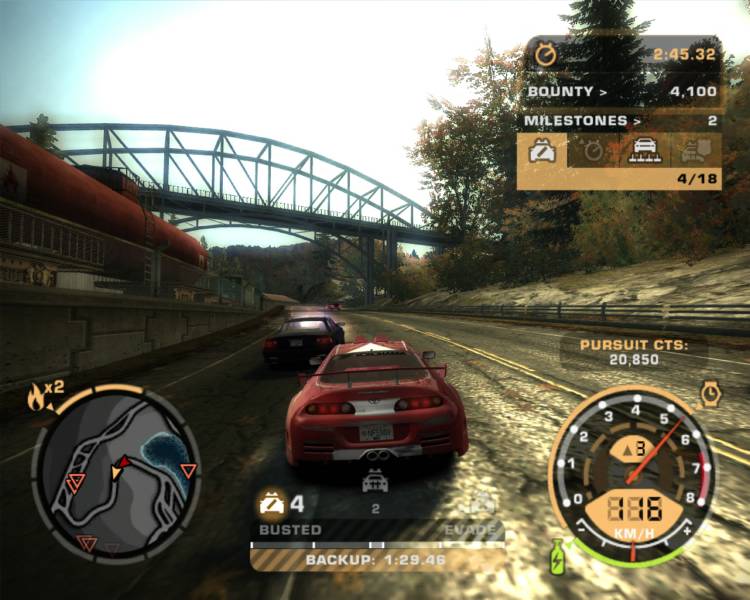Click the pursuit timer stopwatch icon
Image resolution: width=750 pixels, height=600 pixels.
(545, 54)
